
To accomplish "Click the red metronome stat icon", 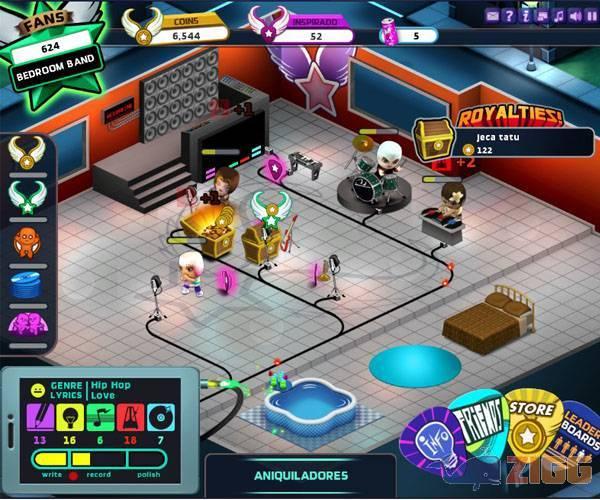I will click(x=130, y=415).
